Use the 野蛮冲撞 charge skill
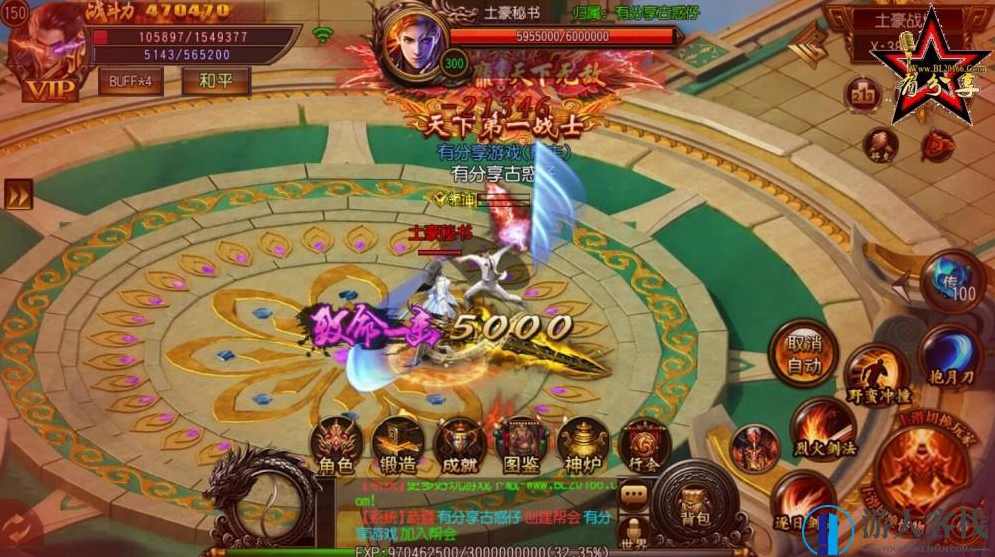The image size is (995, 557). pyautogui.click(x=877, y=374)
